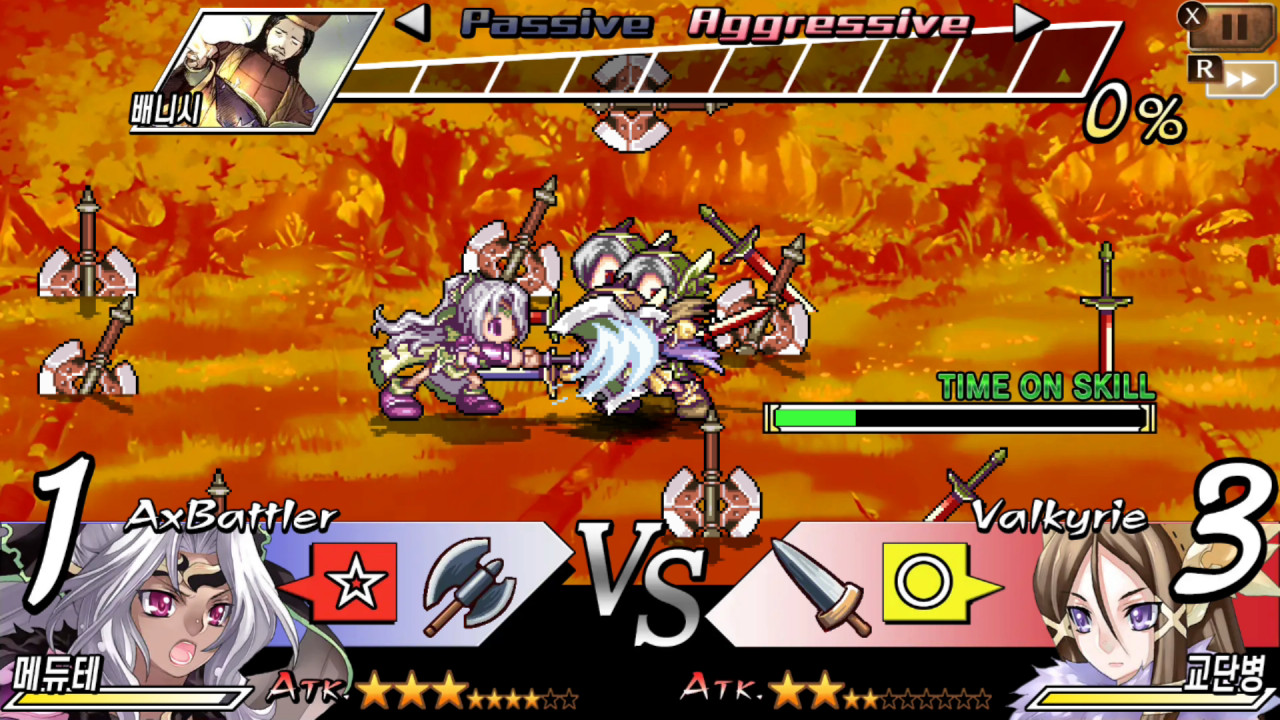Click the right arrow beside Aggressive

1030,22
